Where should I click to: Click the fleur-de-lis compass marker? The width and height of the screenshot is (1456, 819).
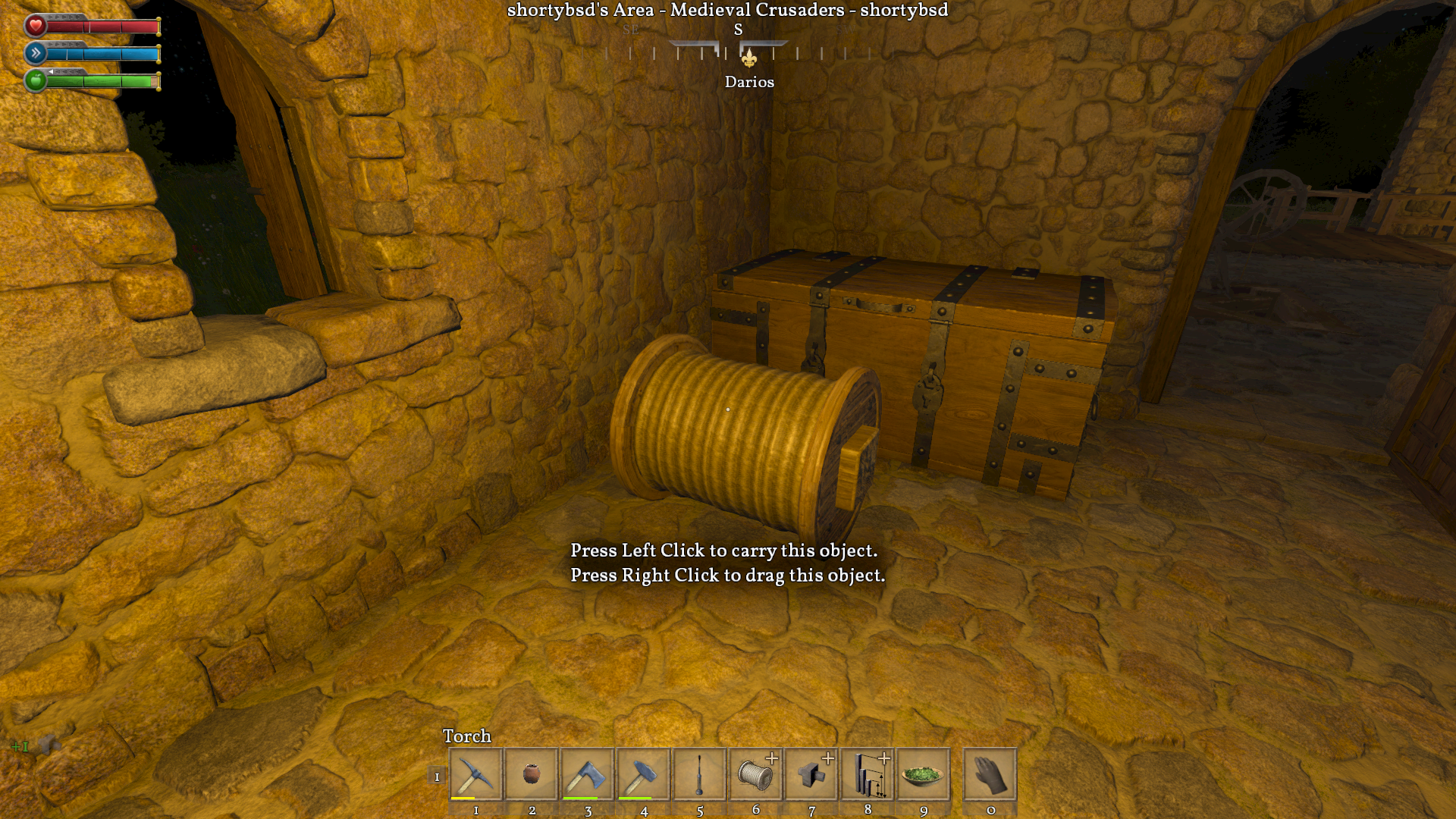[748, 58]
